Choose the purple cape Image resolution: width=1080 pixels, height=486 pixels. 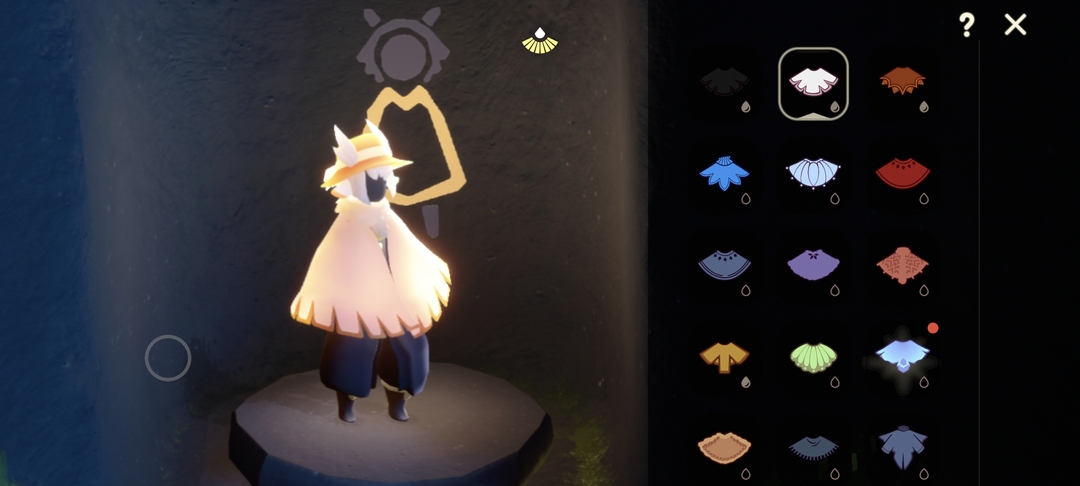pyautogui.click(x=813, y=265)
